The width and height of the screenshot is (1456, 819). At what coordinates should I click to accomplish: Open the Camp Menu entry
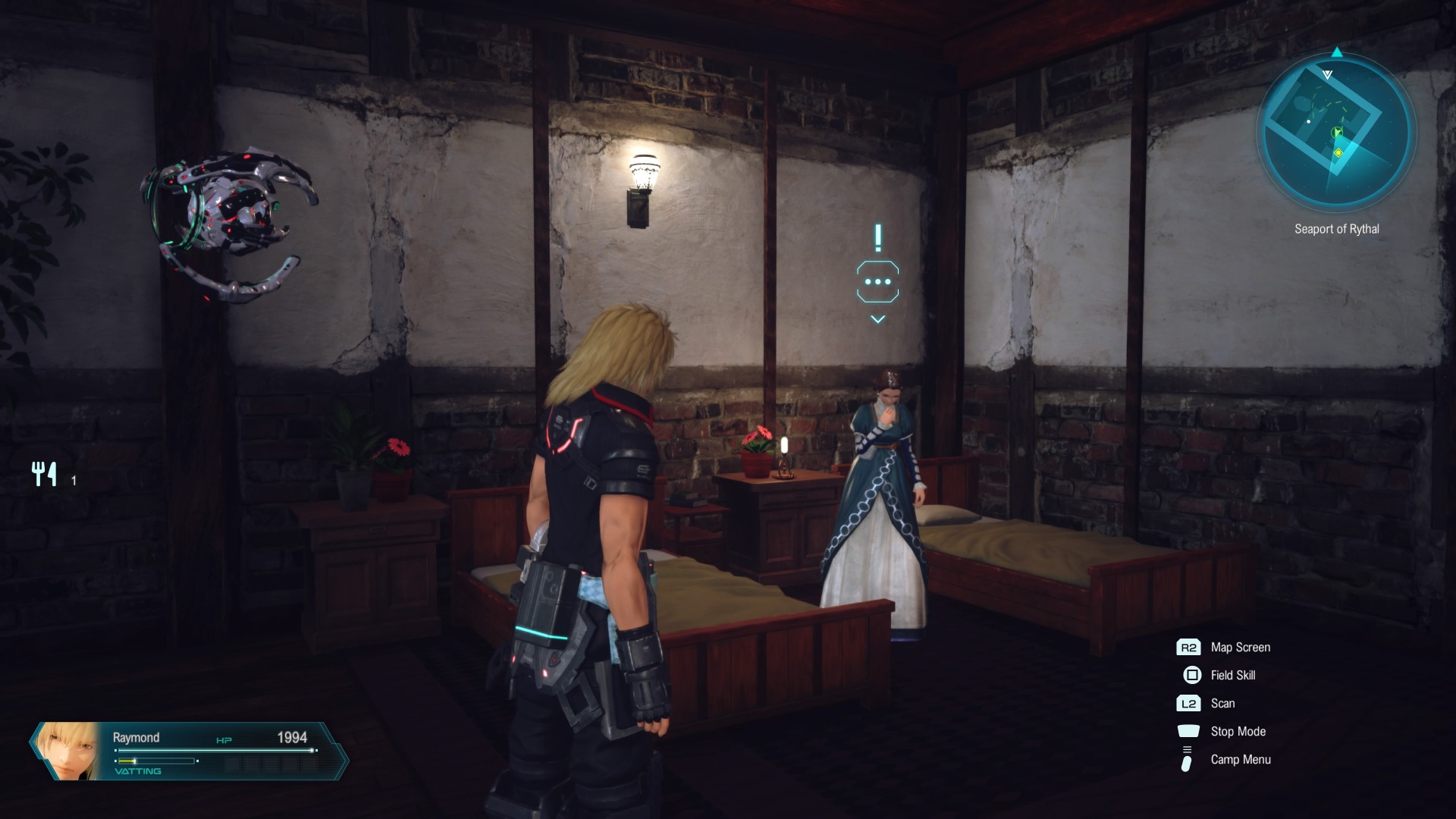[x=1239, y=760]
